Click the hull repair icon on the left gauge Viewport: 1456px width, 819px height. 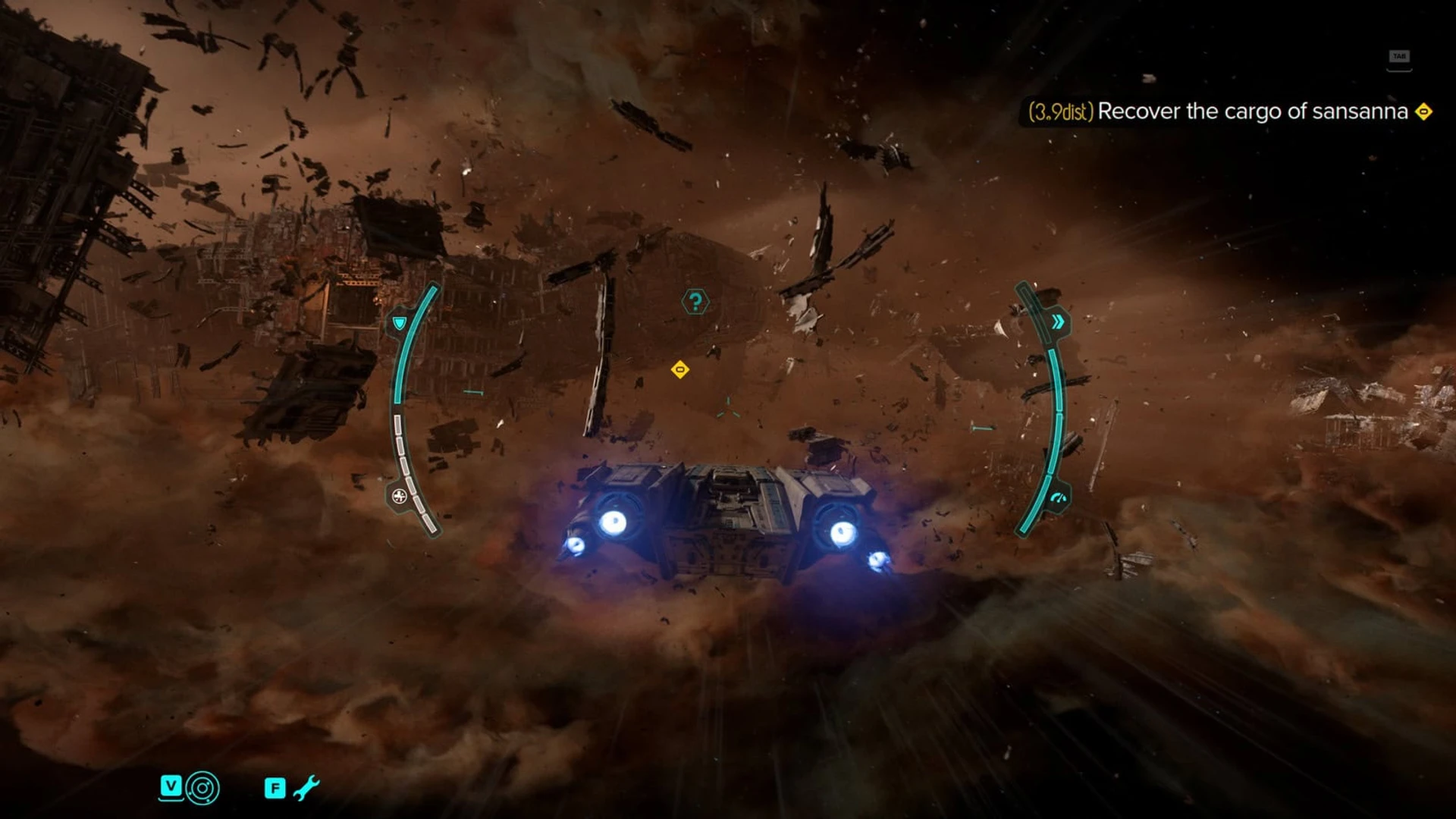tap(399, 497)
